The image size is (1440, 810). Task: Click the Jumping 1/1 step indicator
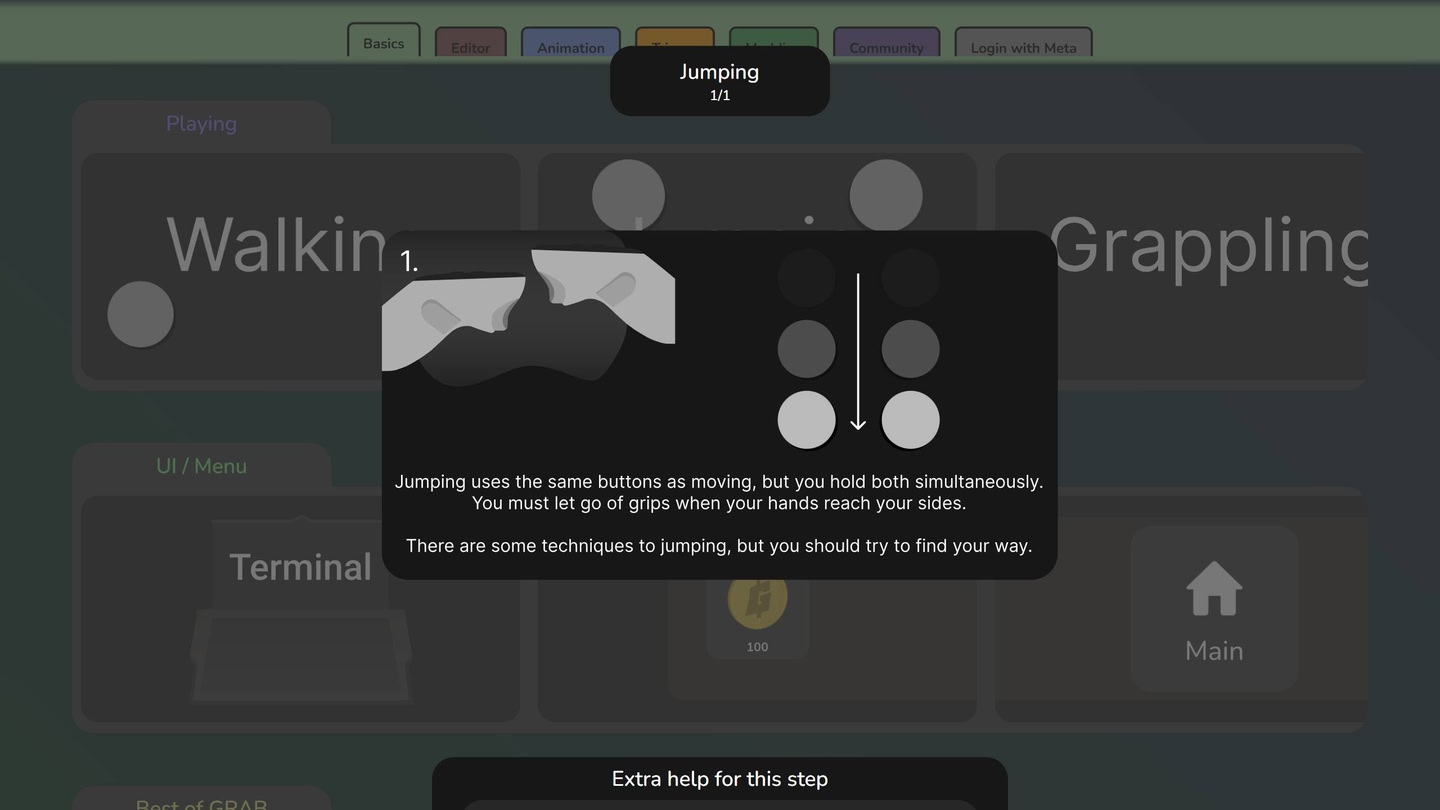tap(719, 80)
